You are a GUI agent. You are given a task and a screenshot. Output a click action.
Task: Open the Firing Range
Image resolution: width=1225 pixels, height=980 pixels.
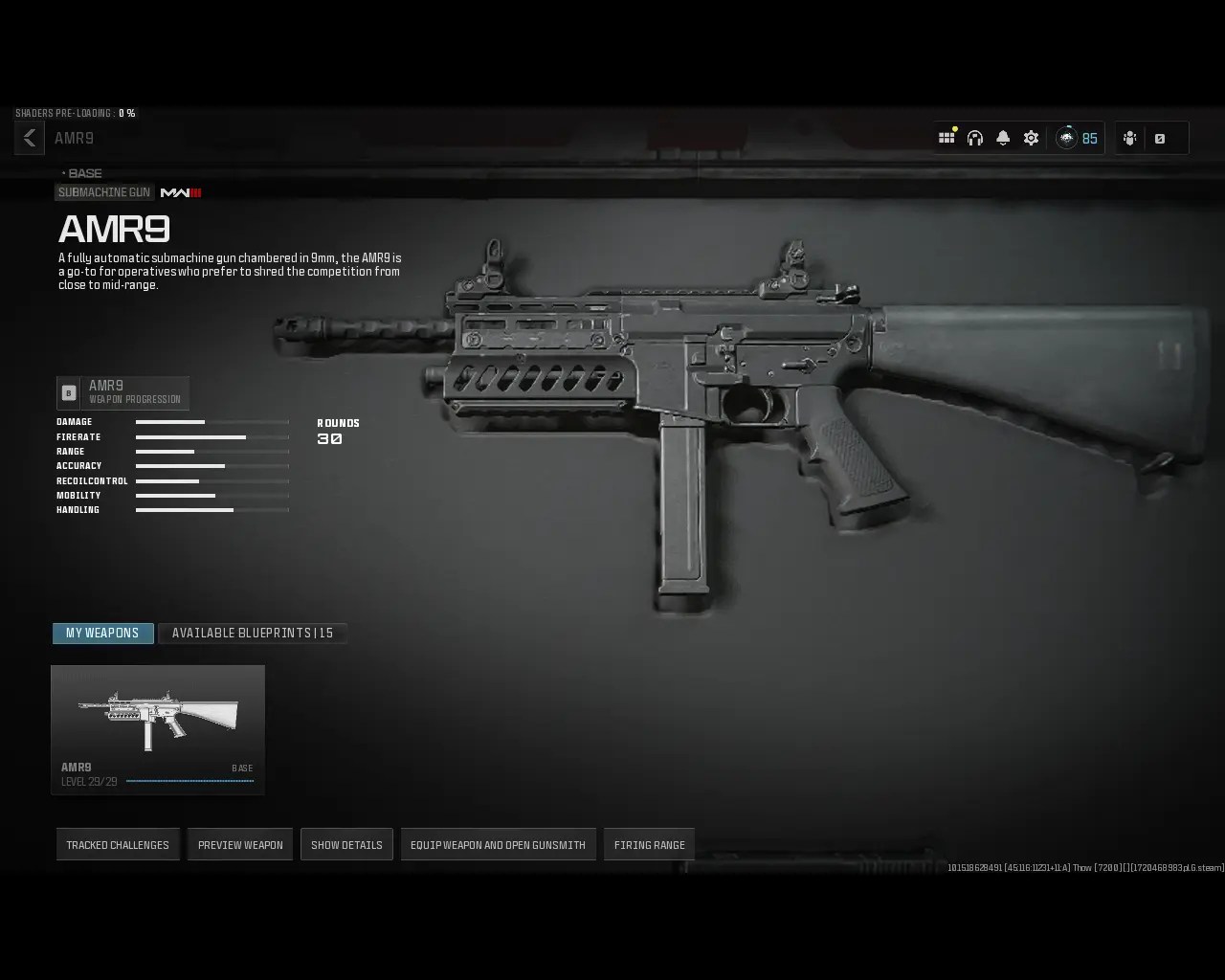[649, 844]
